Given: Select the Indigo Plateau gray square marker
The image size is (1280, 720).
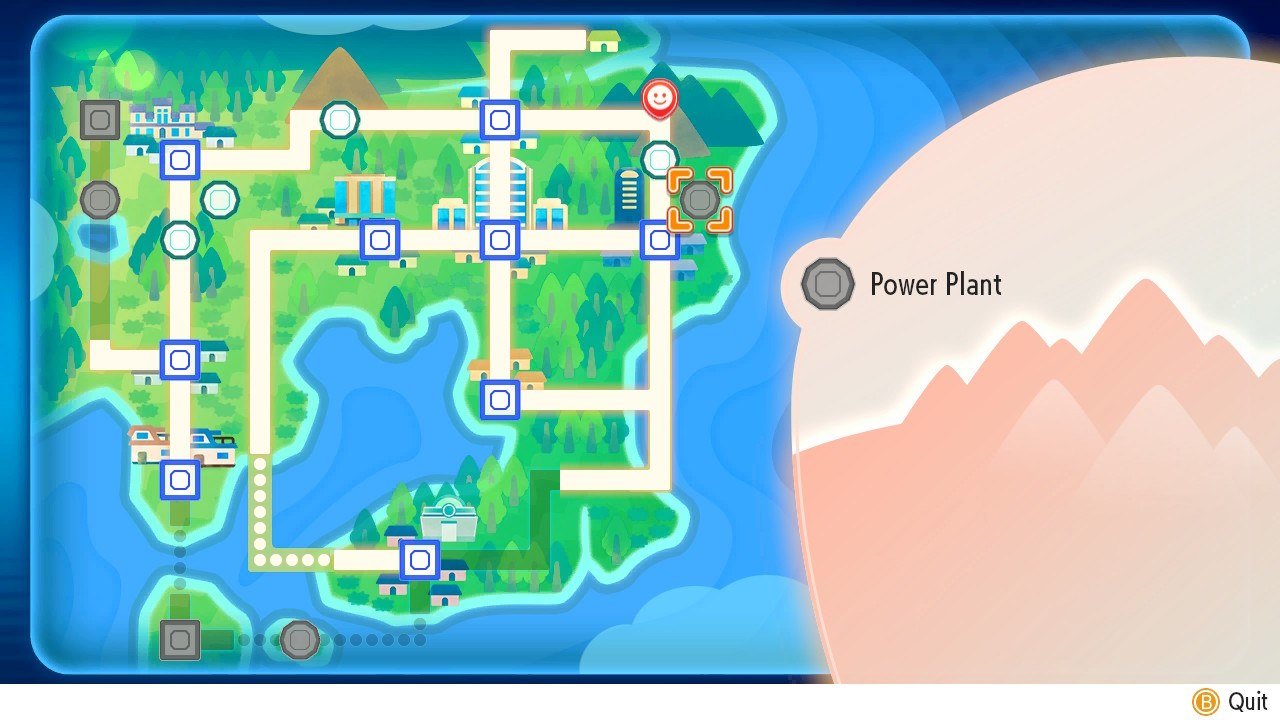Looking at the screenshot, I should pos(99,120).
